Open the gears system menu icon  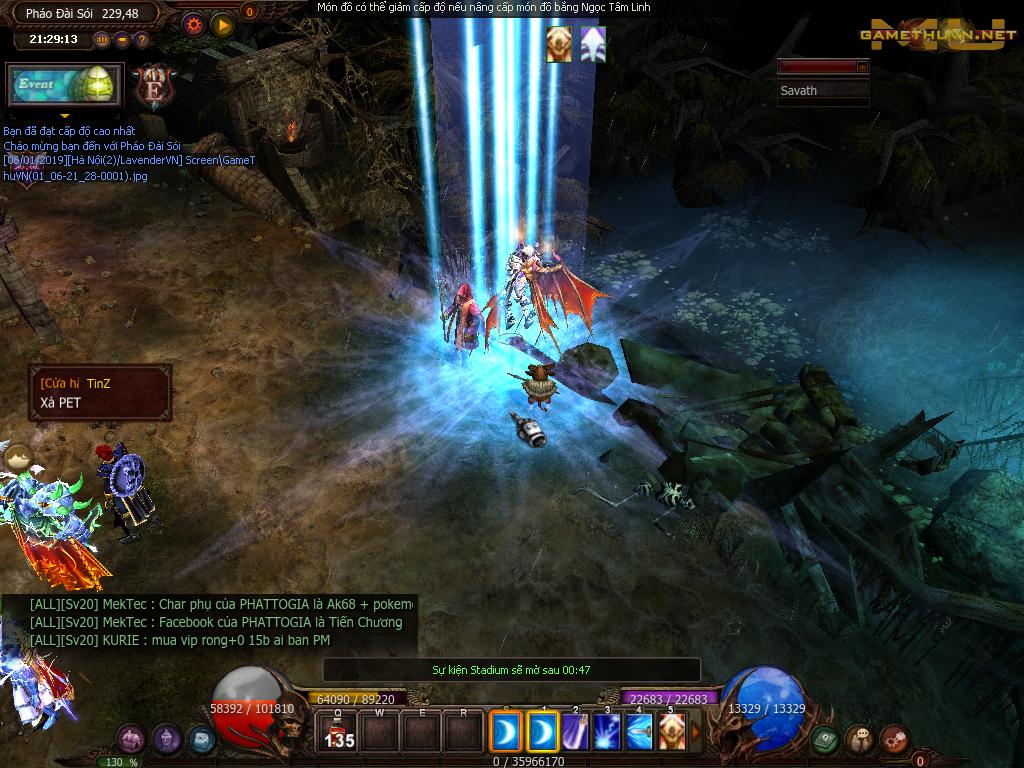[894, 739]
